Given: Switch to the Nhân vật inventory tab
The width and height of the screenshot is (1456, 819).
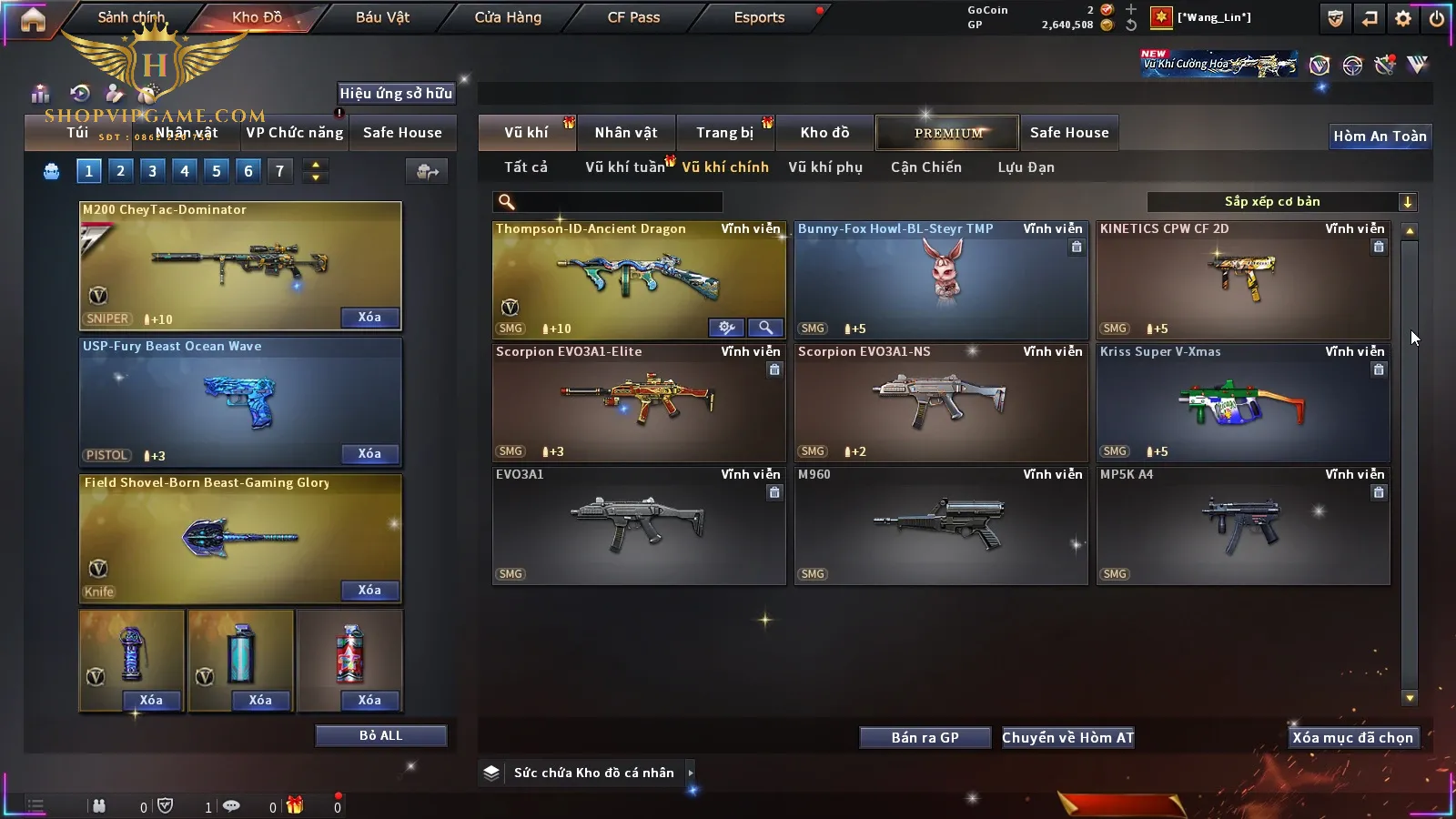Looking at the screenshot, I should point(625,133).
